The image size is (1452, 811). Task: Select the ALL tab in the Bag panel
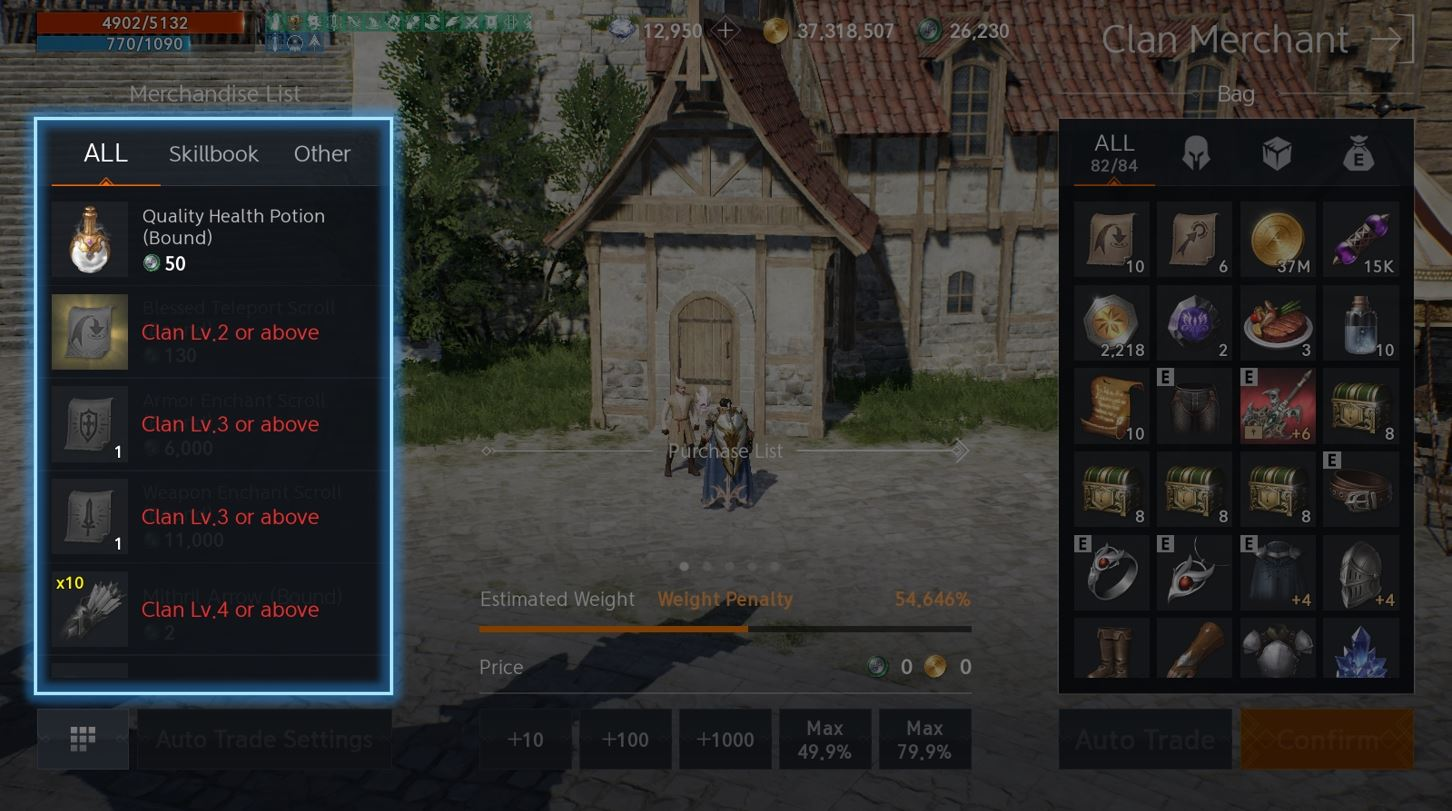pos(1111,152)
